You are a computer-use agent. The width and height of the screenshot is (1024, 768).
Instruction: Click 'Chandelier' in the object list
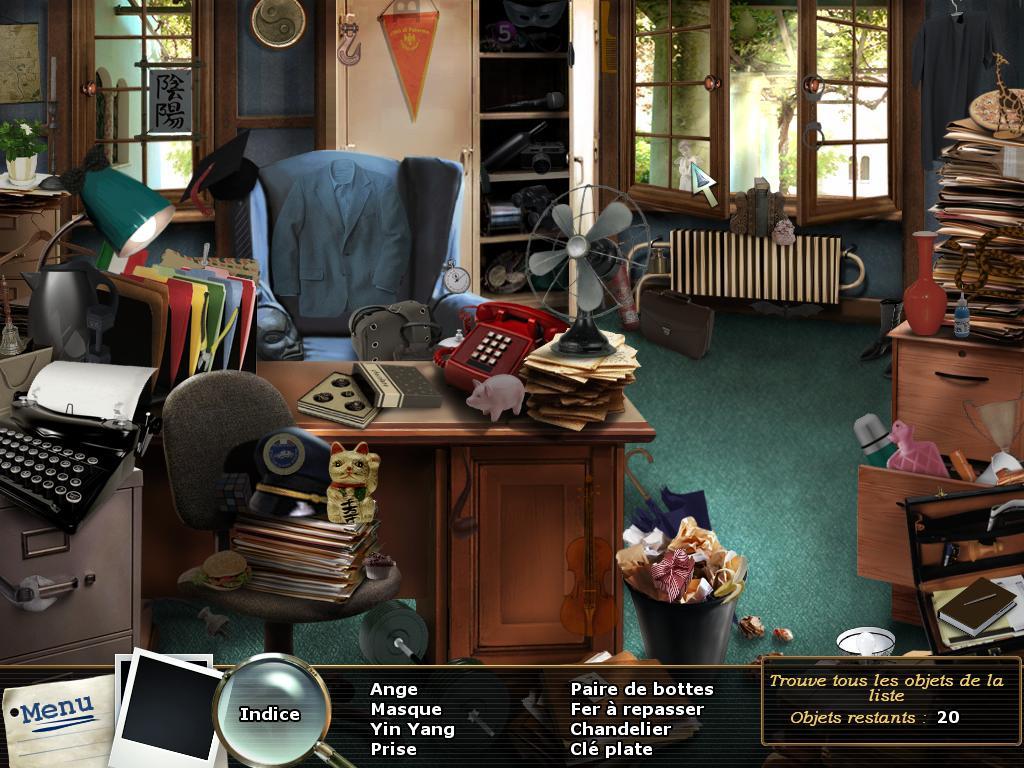pos(620,729)
